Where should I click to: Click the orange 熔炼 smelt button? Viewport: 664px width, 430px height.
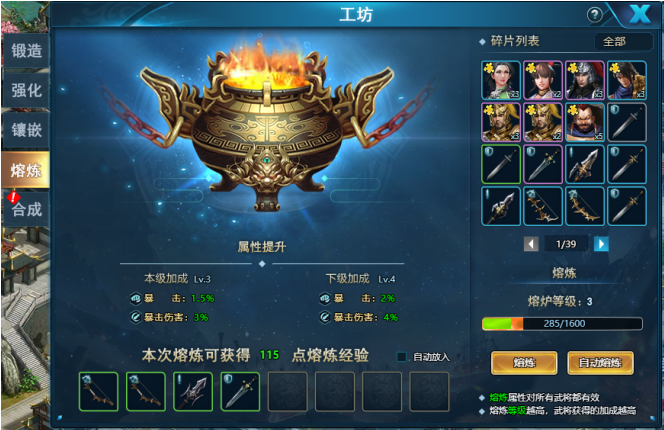point(524,363)
